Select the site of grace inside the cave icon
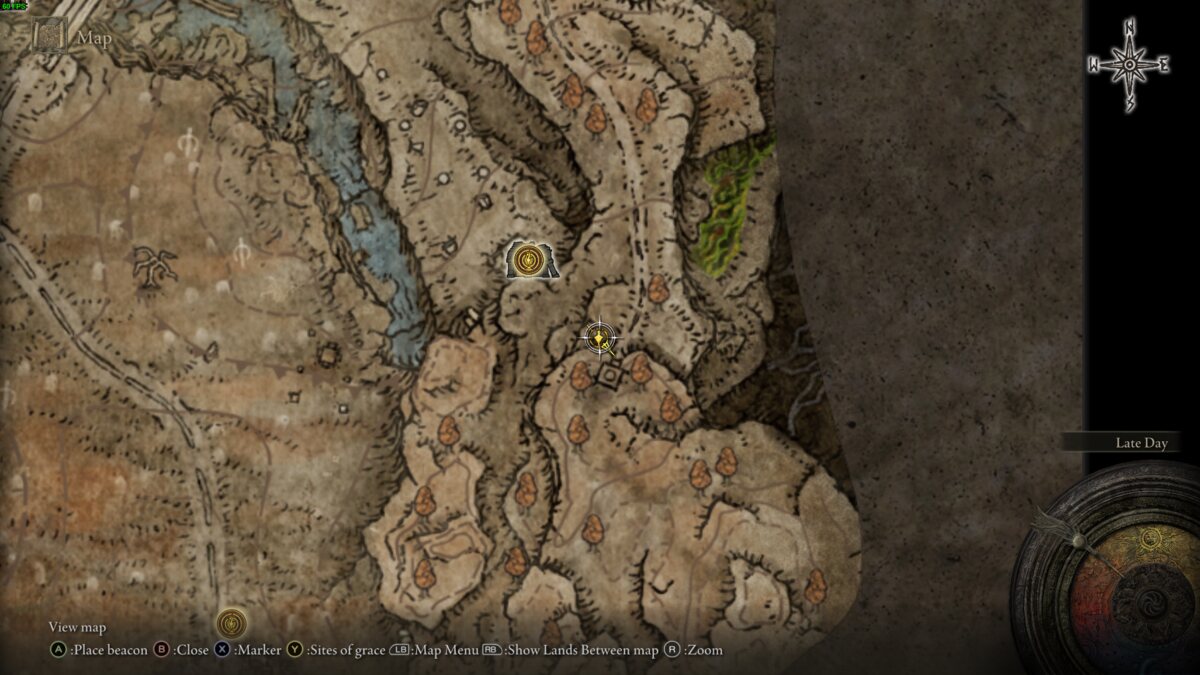The width and height of the screenshot is (1200, 675). tap(528, 261)
